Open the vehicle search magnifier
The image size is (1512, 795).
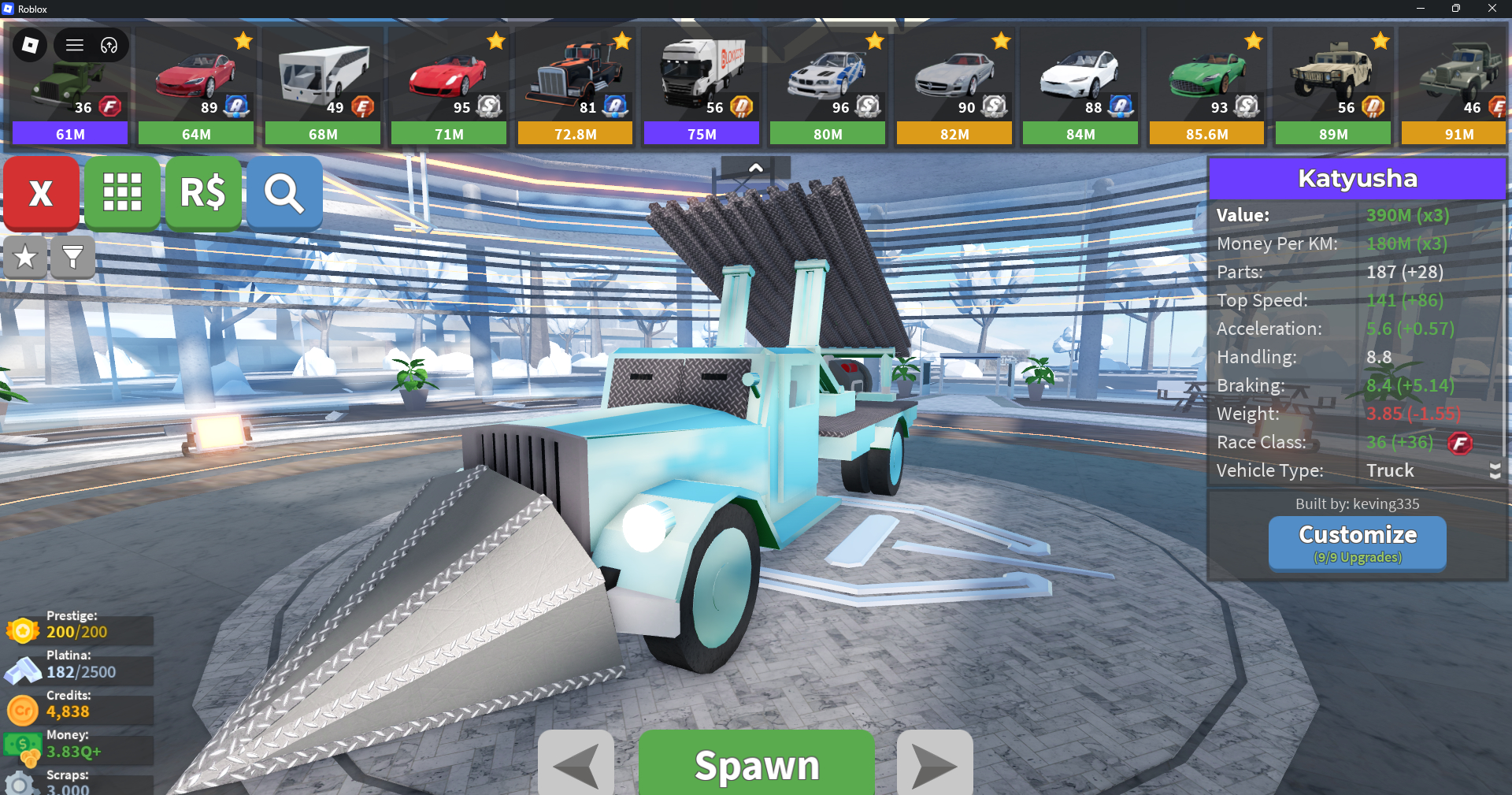(284, 193)
